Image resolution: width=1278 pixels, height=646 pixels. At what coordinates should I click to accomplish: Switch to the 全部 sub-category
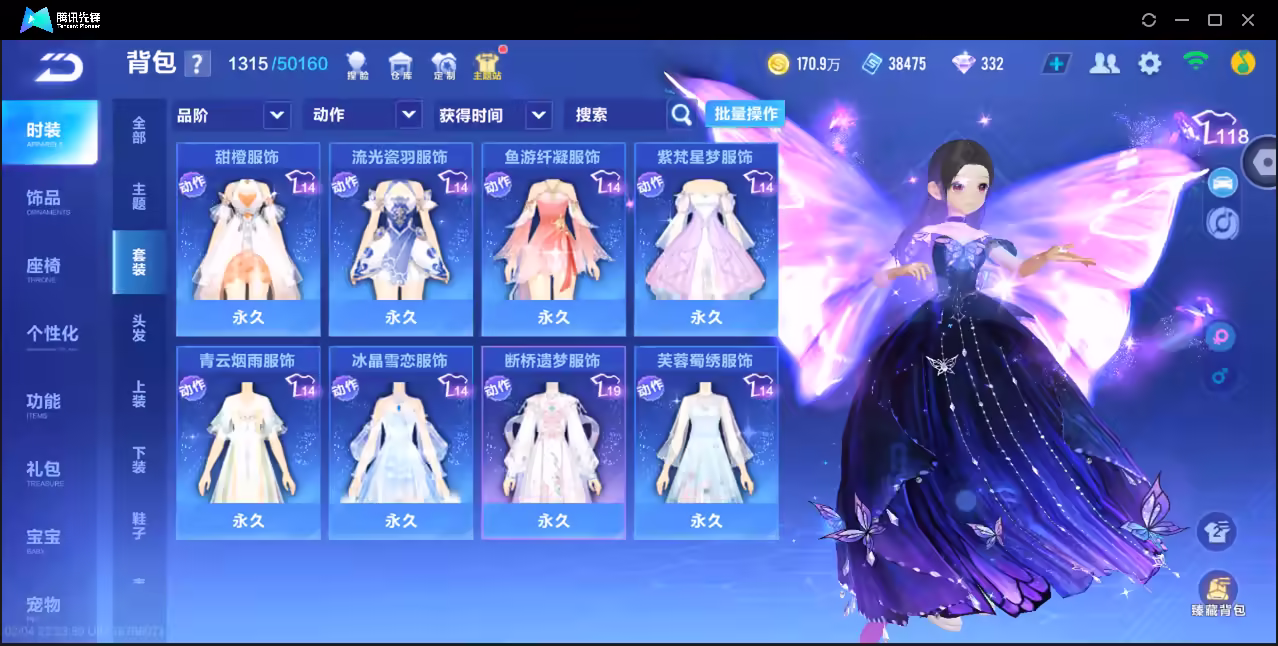(x=139, y=130)
